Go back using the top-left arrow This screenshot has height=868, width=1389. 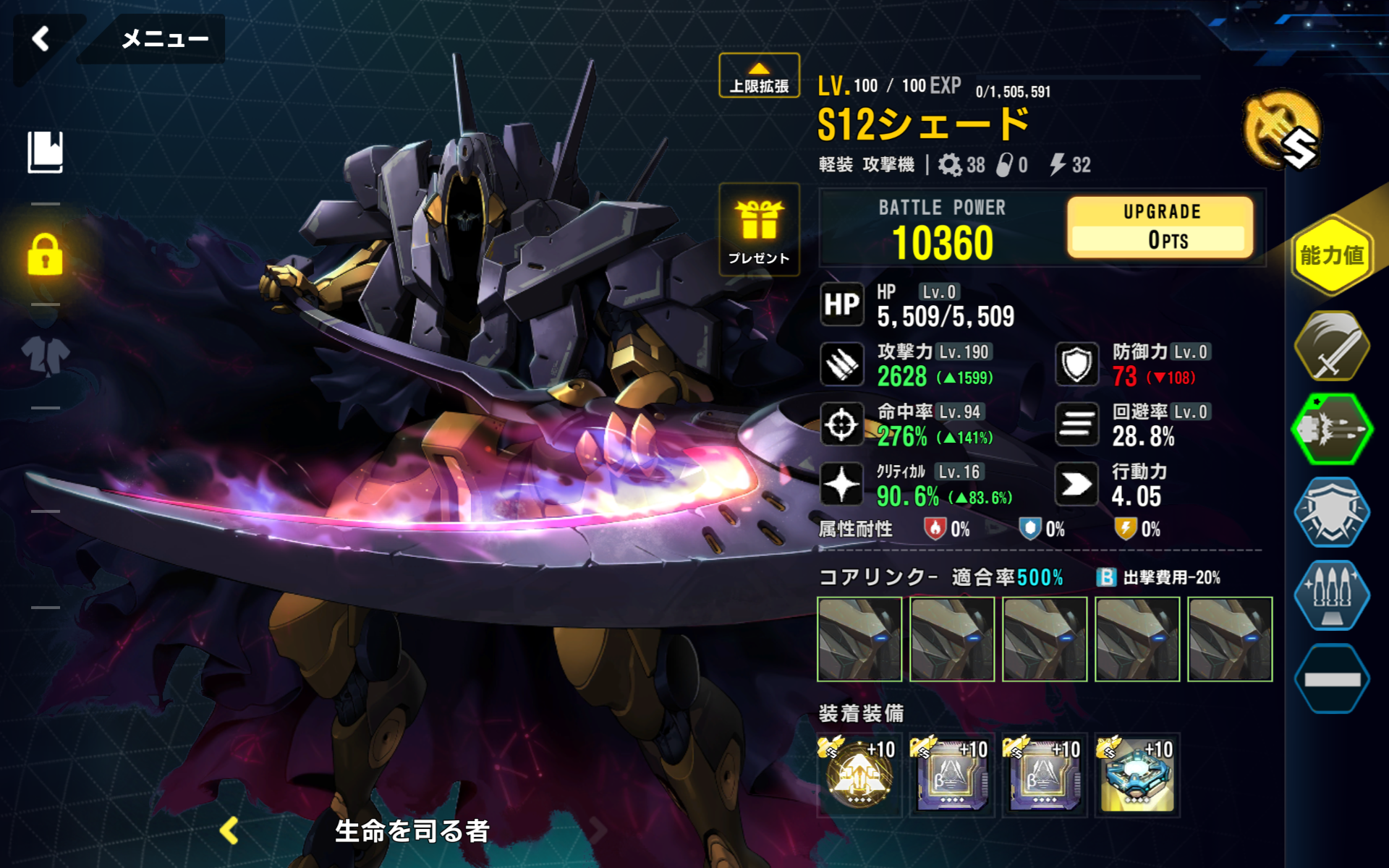point(41,38)
